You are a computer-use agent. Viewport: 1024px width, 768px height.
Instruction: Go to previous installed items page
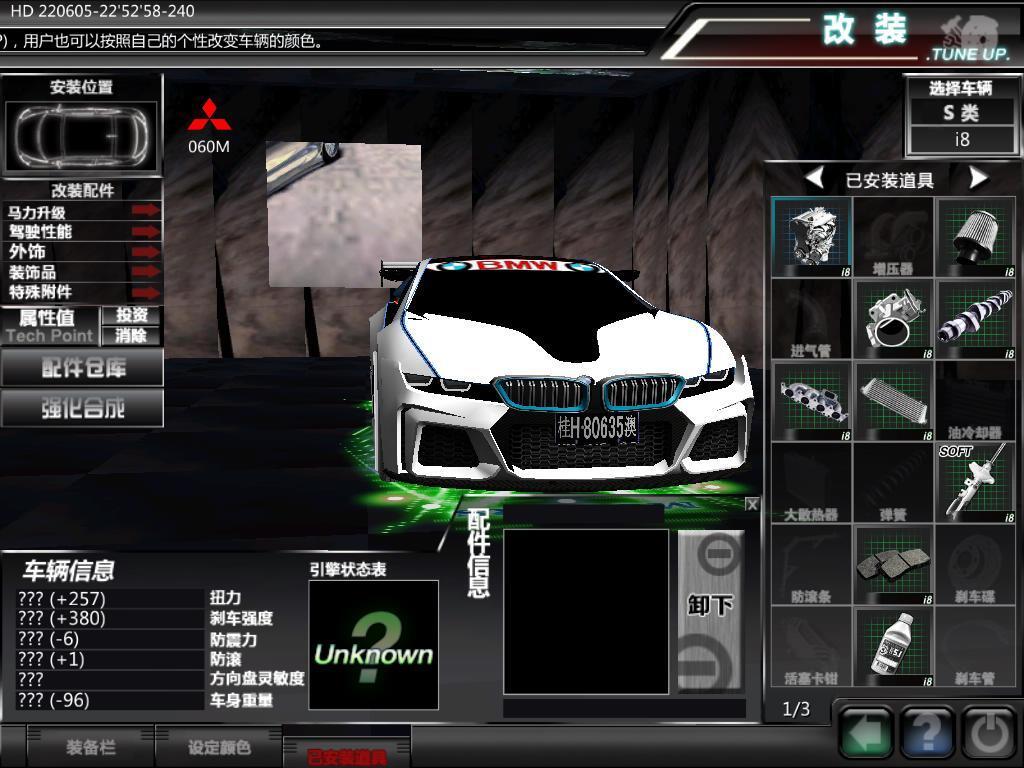(x=815, y=179)
